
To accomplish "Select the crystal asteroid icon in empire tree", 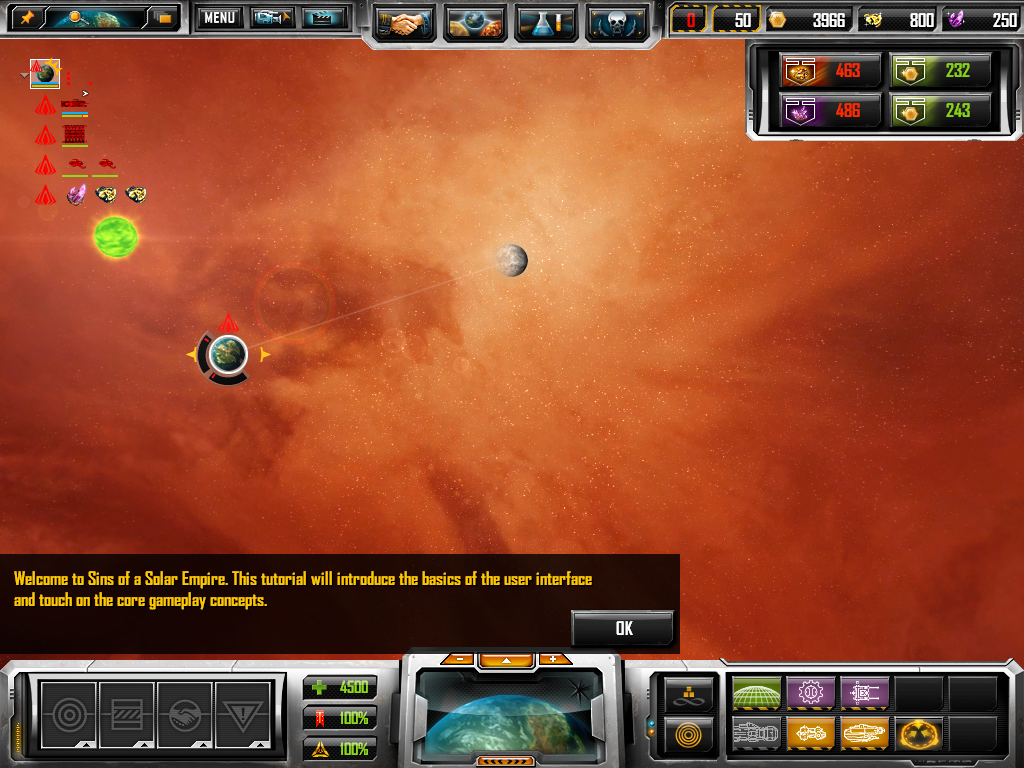I will point(76,195).
